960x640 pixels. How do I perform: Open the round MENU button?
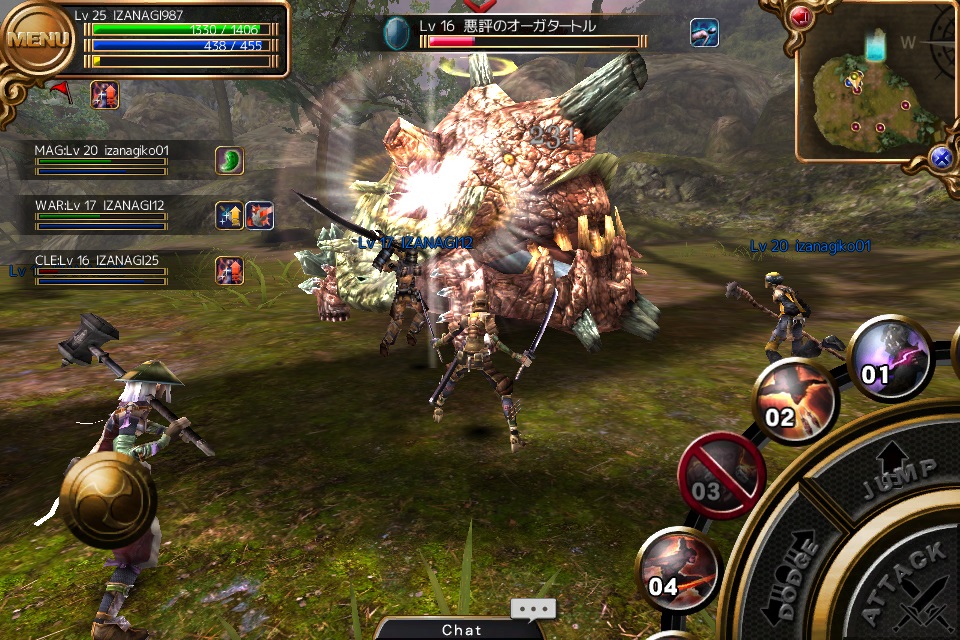point(38,40)
